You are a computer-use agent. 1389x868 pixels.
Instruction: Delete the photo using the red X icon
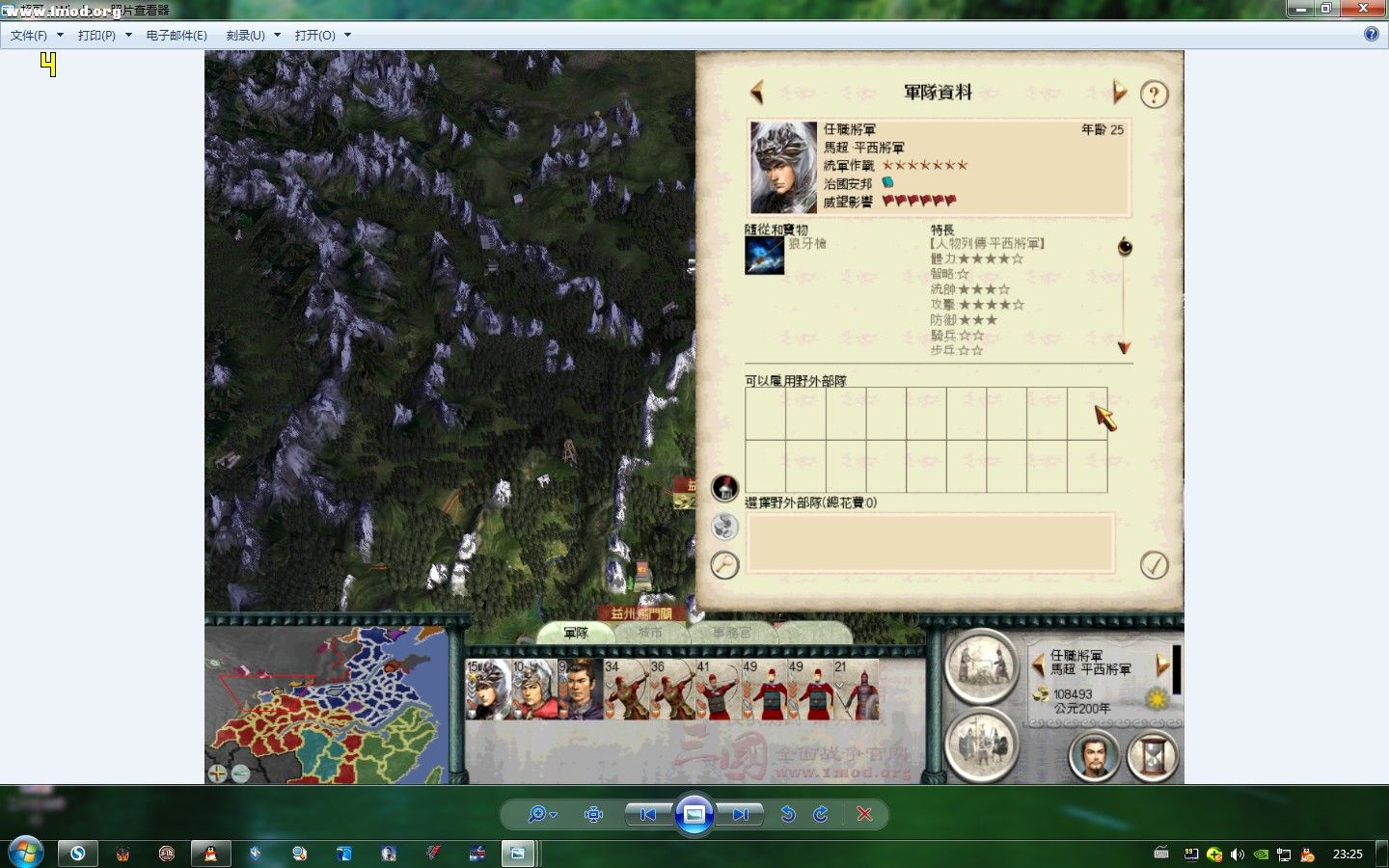click(865, 814)
